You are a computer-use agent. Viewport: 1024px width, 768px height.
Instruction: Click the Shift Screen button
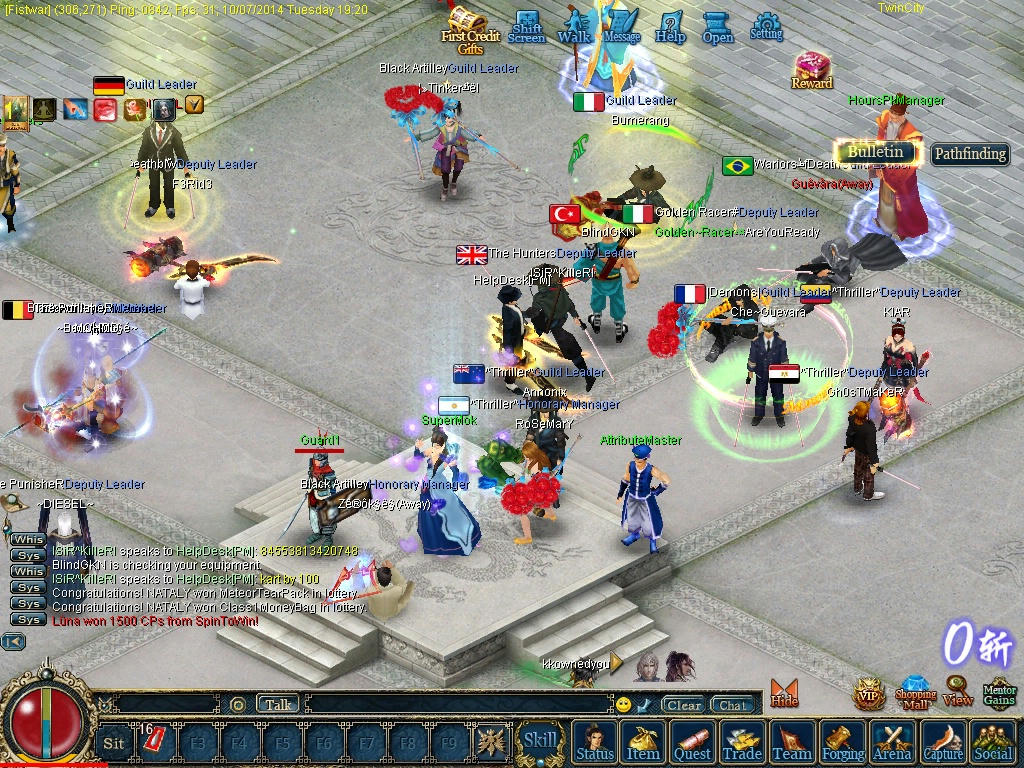coord(527,27)
